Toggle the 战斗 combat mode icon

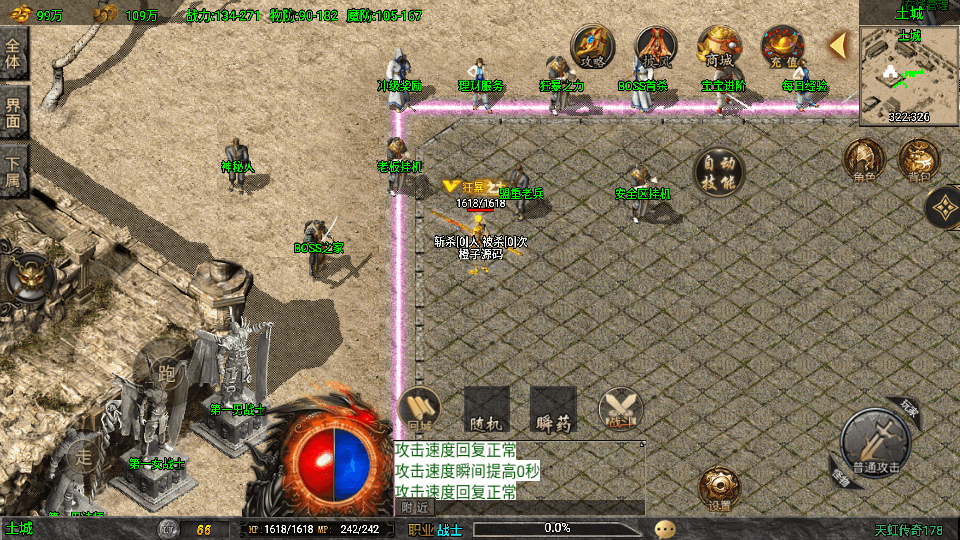pos(620,409)
